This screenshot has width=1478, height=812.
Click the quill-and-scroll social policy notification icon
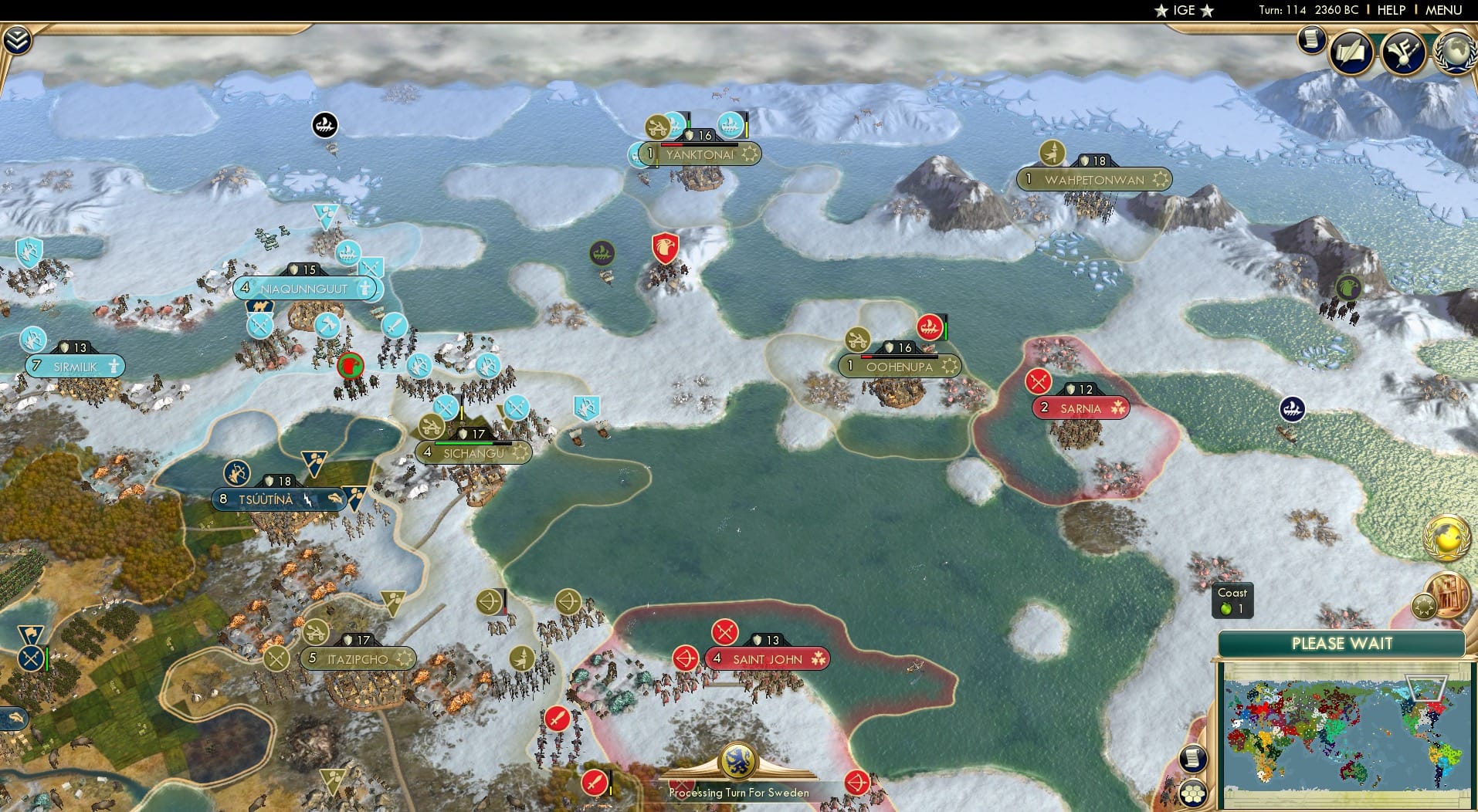(x=1353, y=52)
